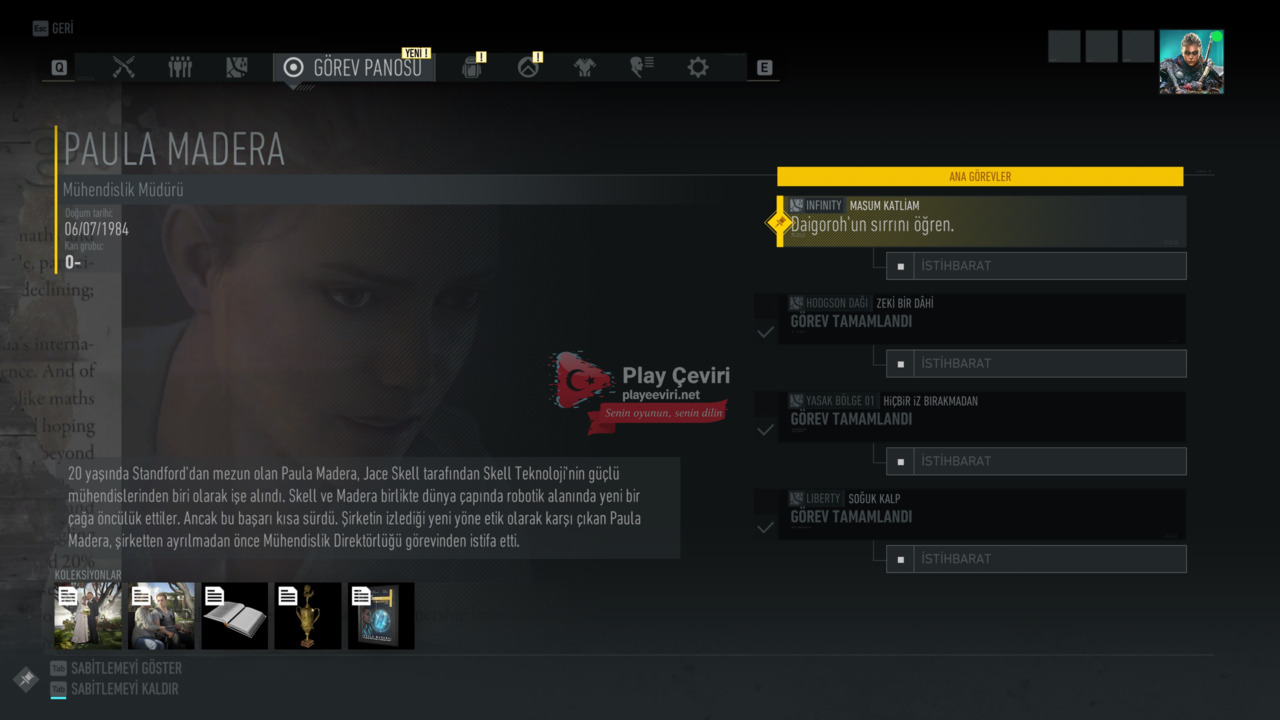Open the open book collectible
The width and height of the screenshot is (1280, 720).
click(235, 616)
